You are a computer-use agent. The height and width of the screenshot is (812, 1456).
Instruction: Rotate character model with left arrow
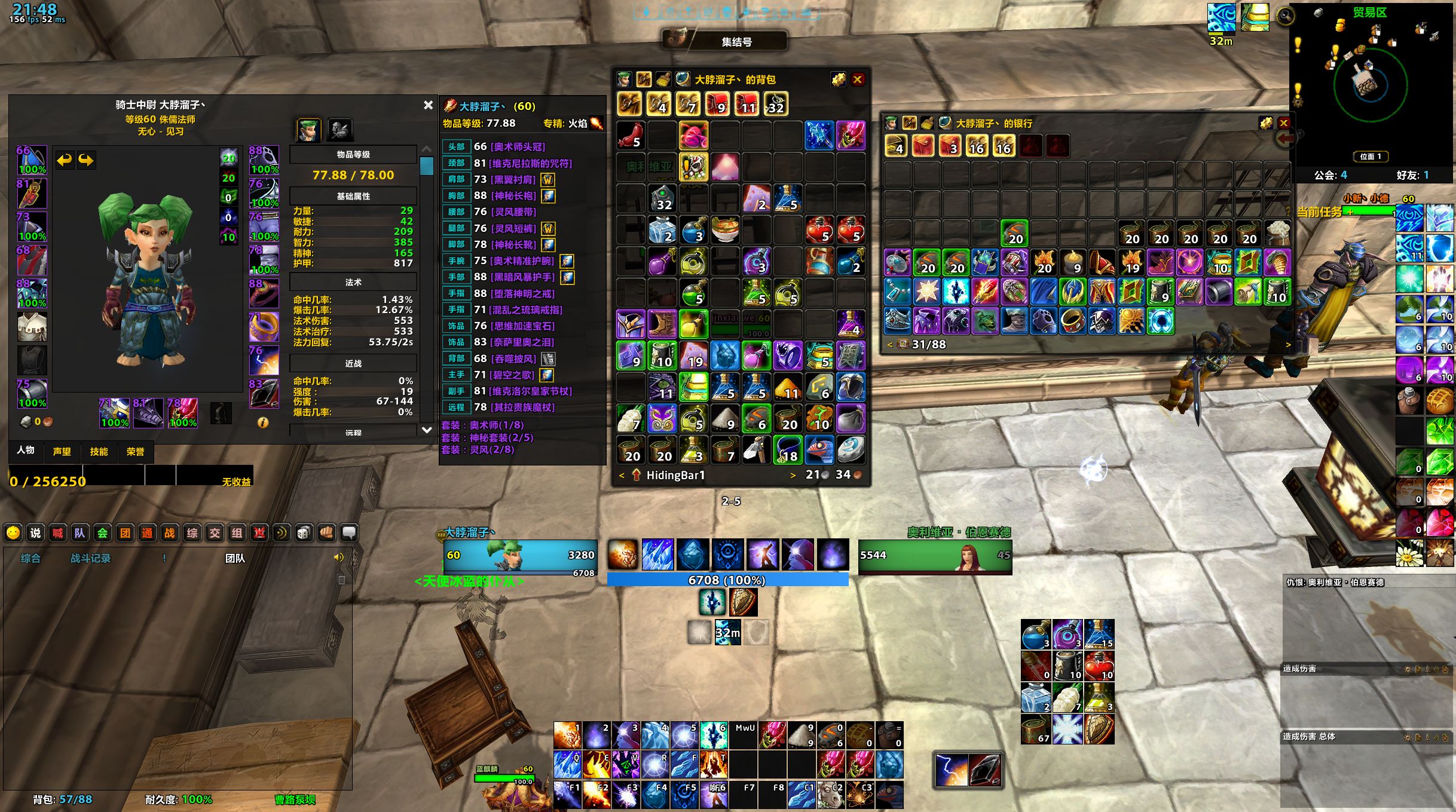pyautogui.click(x=64, y=160)
